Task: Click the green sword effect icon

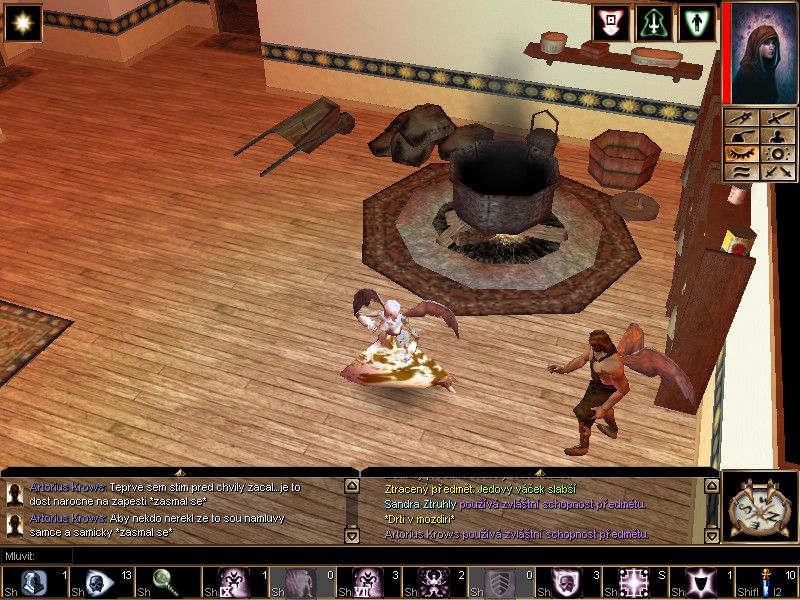Action: click(654, 23)
